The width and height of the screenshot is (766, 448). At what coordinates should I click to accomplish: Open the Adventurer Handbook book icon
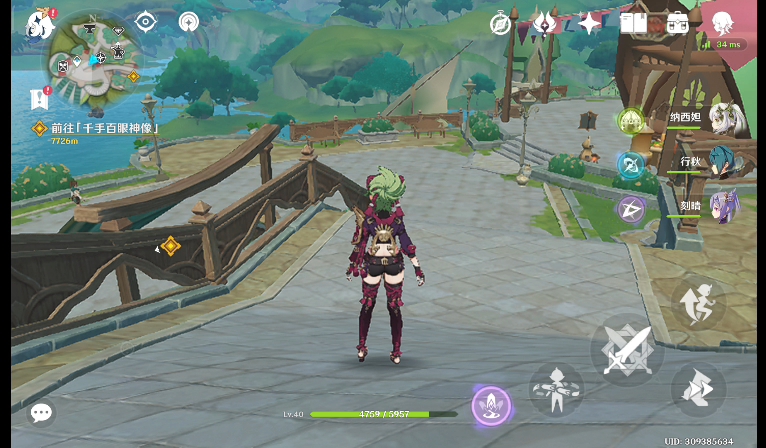633,22
